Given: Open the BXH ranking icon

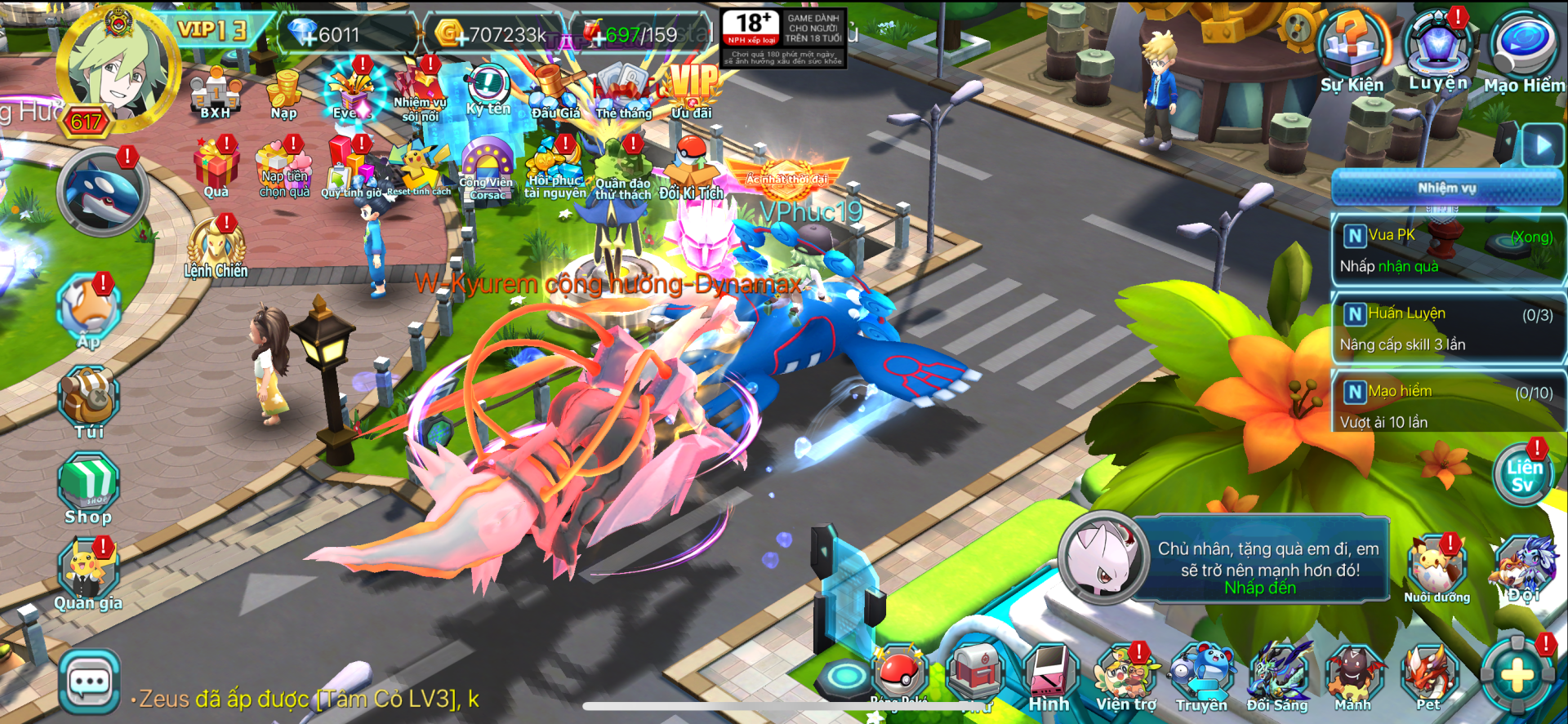Looking at the screenshot, I should coord(215,93).
